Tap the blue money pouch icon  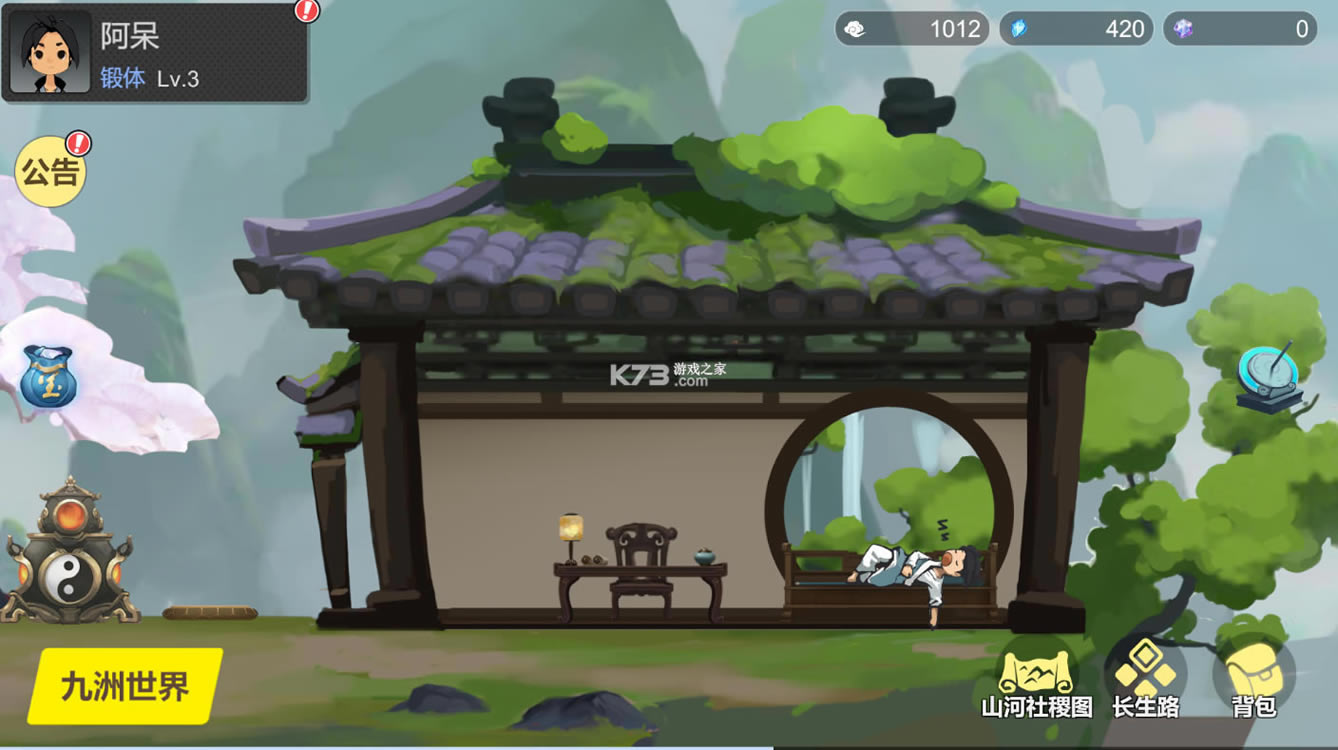click(x=48, y=377)
